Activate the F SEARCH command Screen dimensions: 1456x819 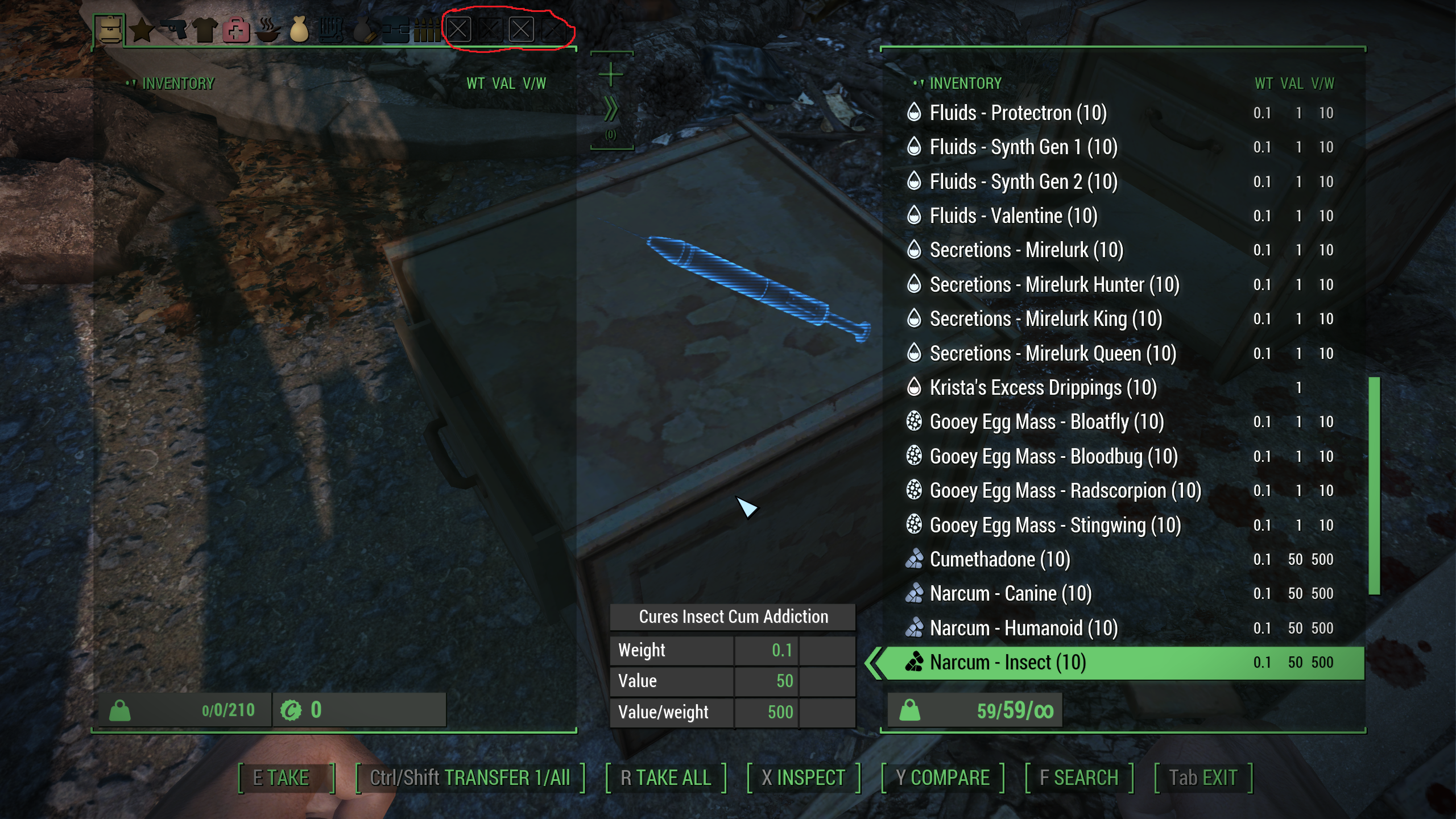coord(1079,777)
